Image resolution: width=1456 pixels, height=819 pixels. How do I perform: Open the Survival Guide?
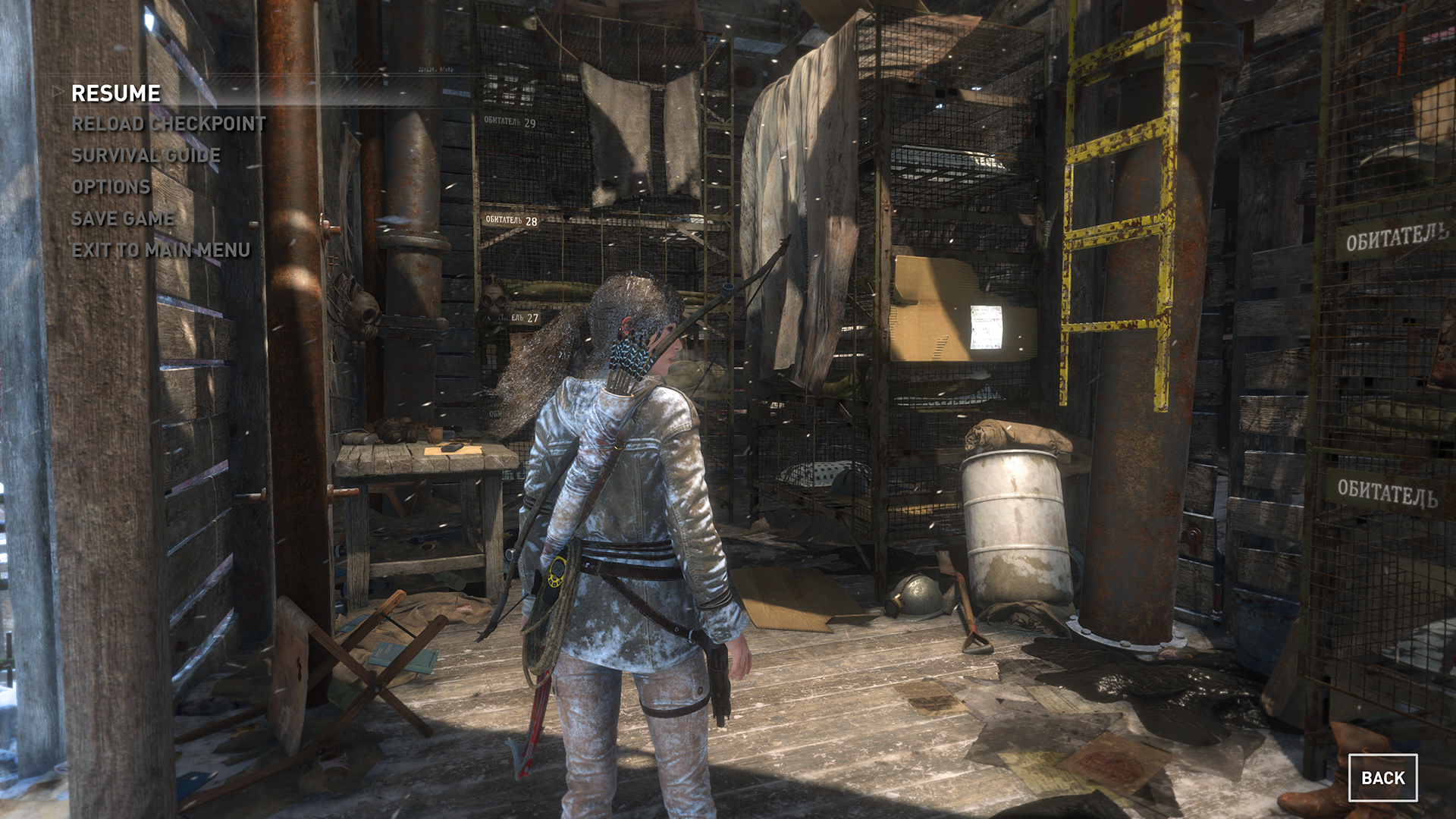tap(146, 155)
